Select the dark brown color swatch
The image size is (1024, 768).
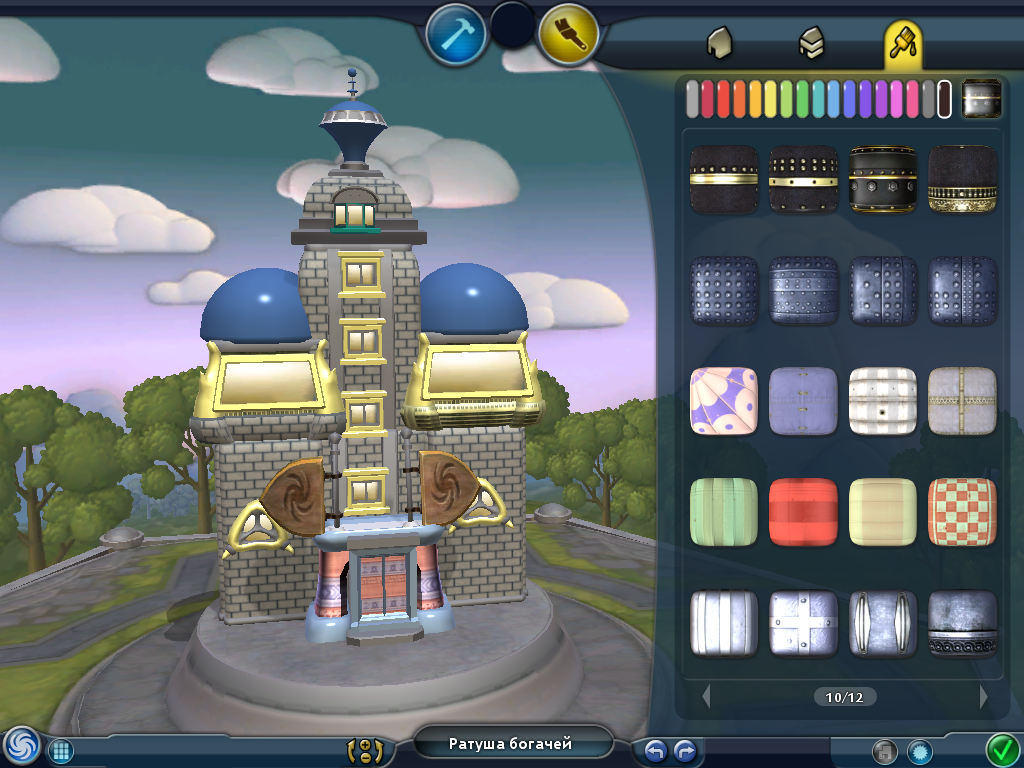pos(944,99)
